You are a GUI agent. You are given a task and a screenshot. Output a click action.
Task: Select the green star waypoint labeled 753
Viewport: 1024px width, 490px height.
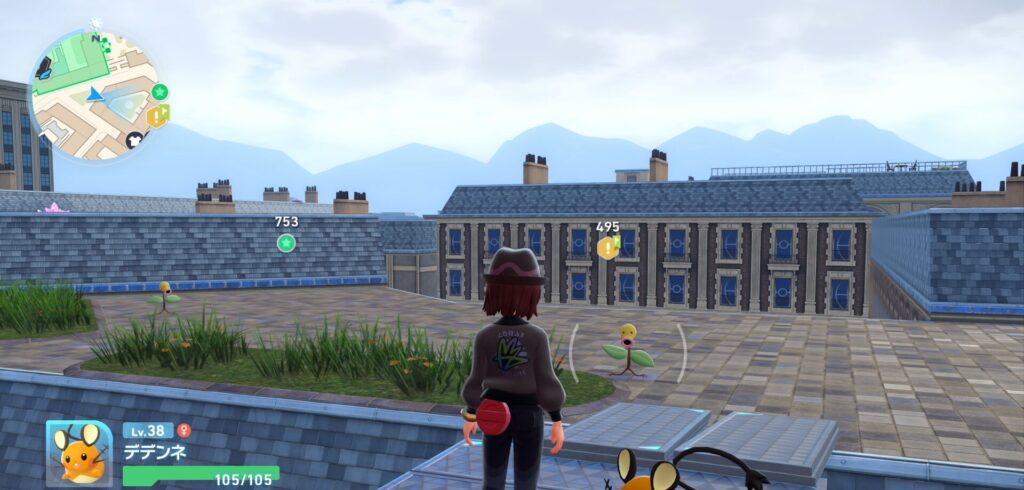point(286,242)
